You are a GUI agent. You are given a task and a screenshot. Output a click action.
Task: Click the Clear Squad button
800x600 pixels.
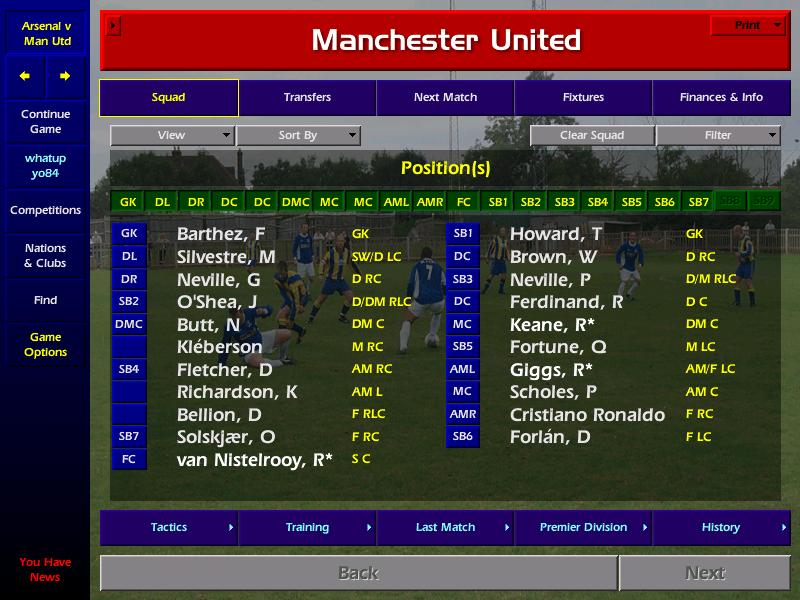pyautogui.click(x=592, y=136)
